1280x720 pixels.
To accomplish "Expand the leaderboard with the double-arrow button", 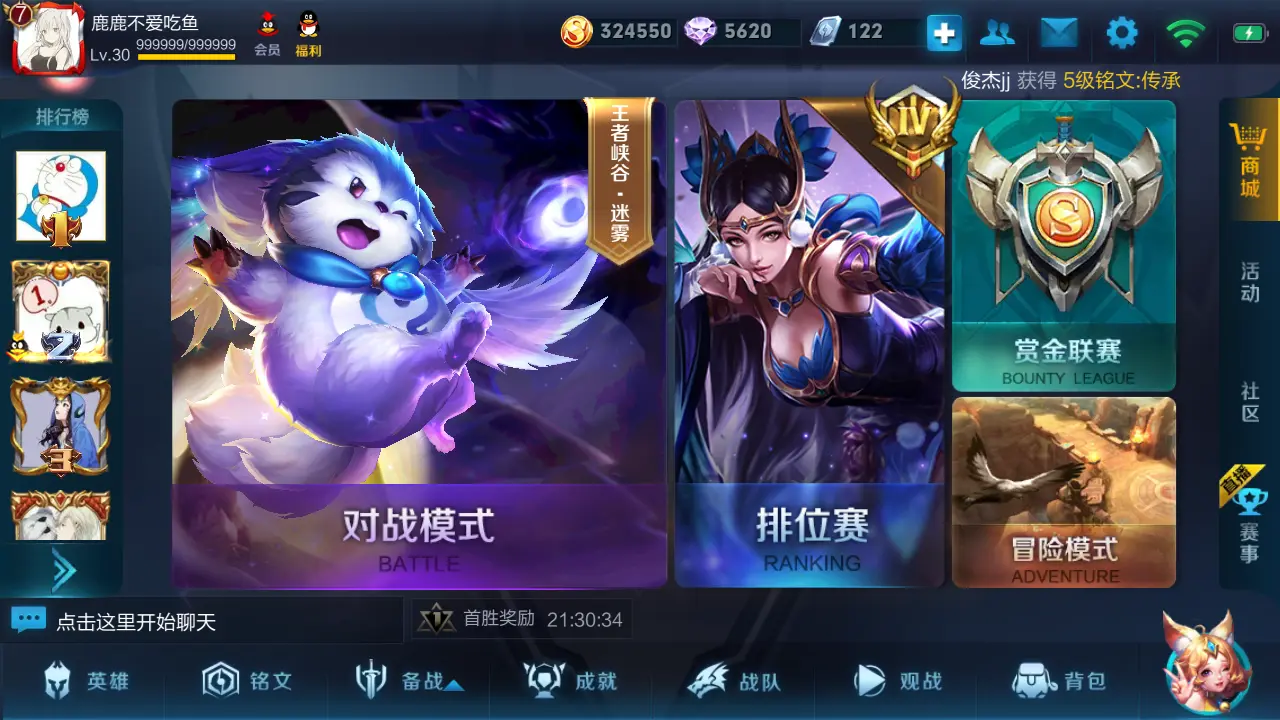I will tap(62, 569).
